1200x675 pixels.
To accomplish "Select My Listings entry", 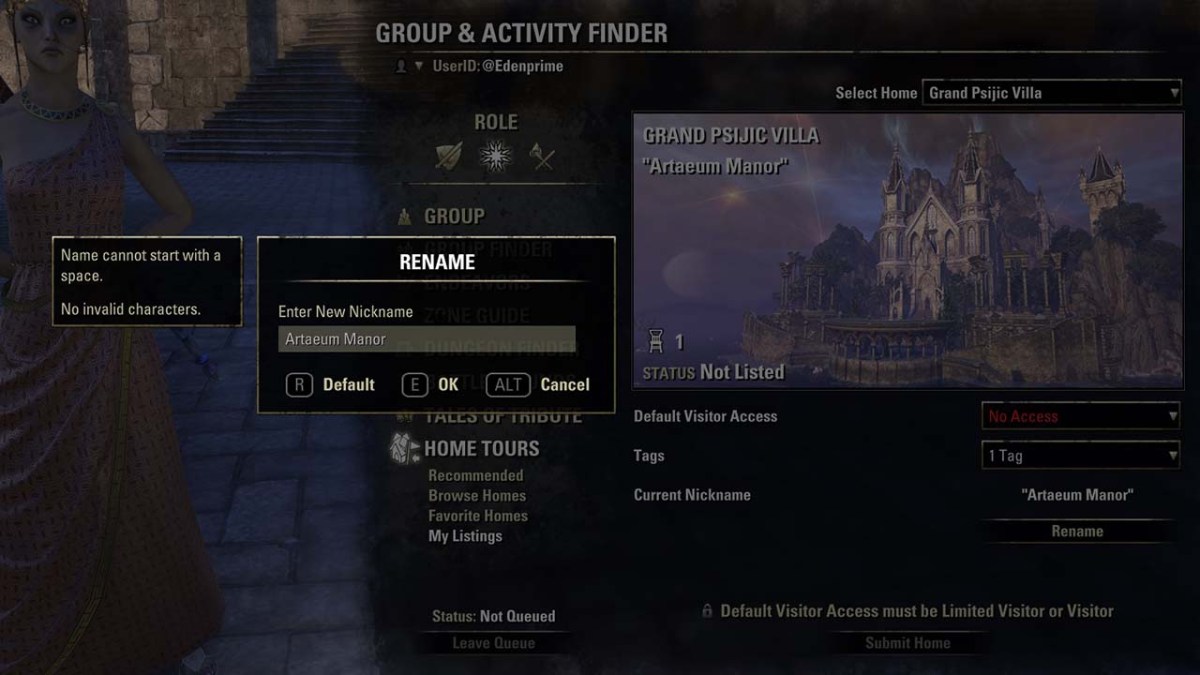I will 465,536.
